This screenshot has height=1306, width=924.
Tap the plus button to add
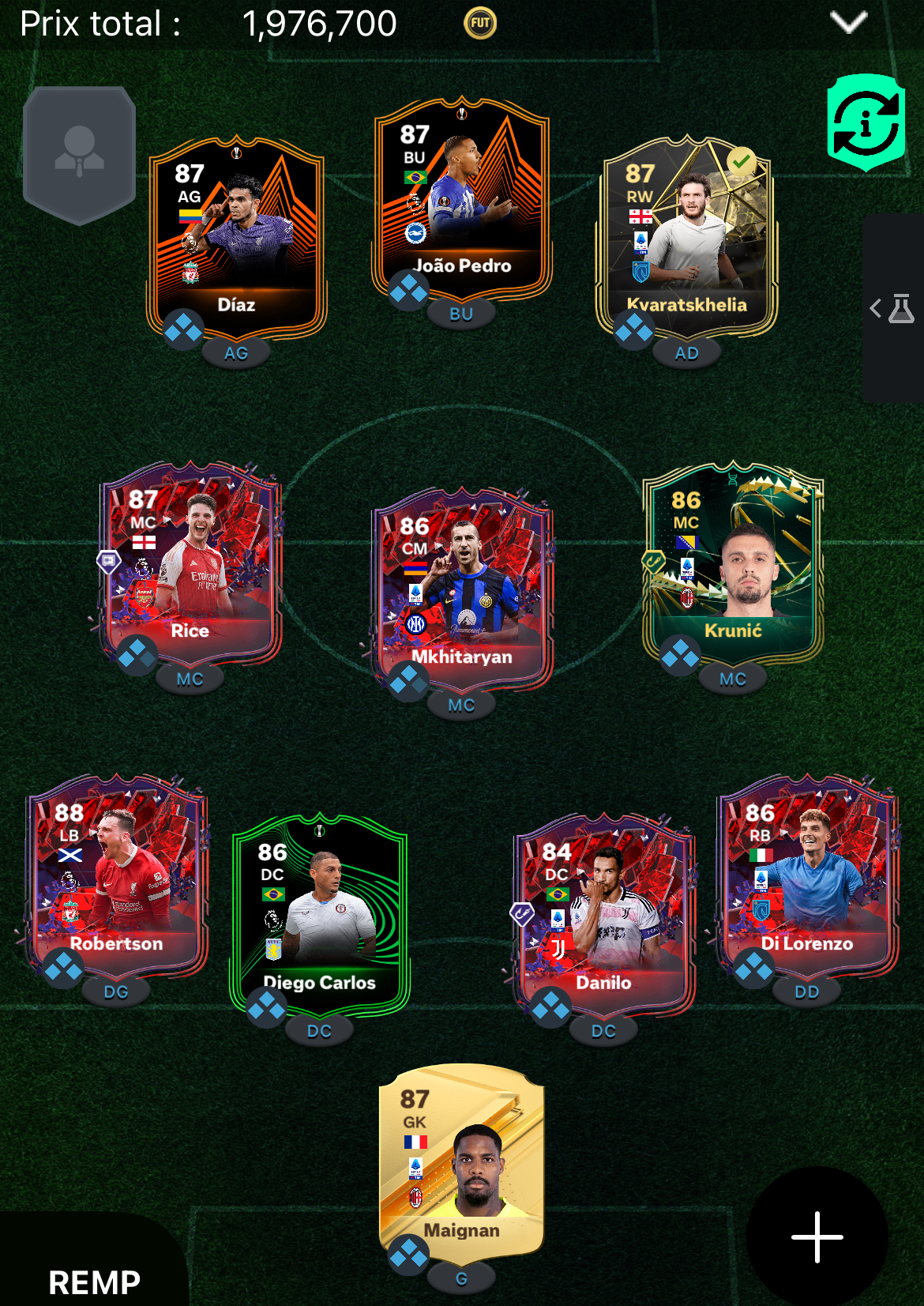817,1236
